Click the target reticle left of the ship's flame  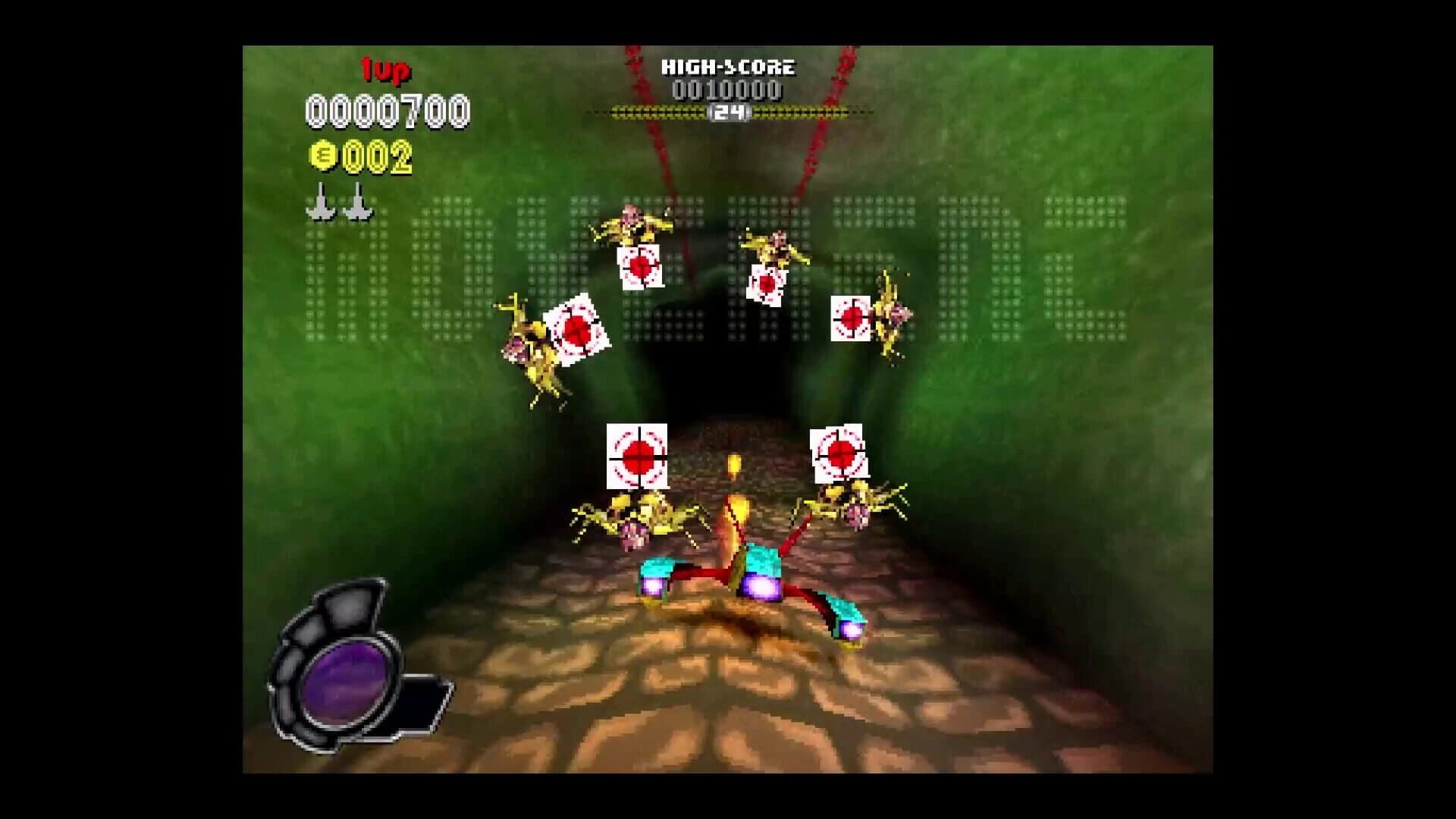tap(639, 456)
